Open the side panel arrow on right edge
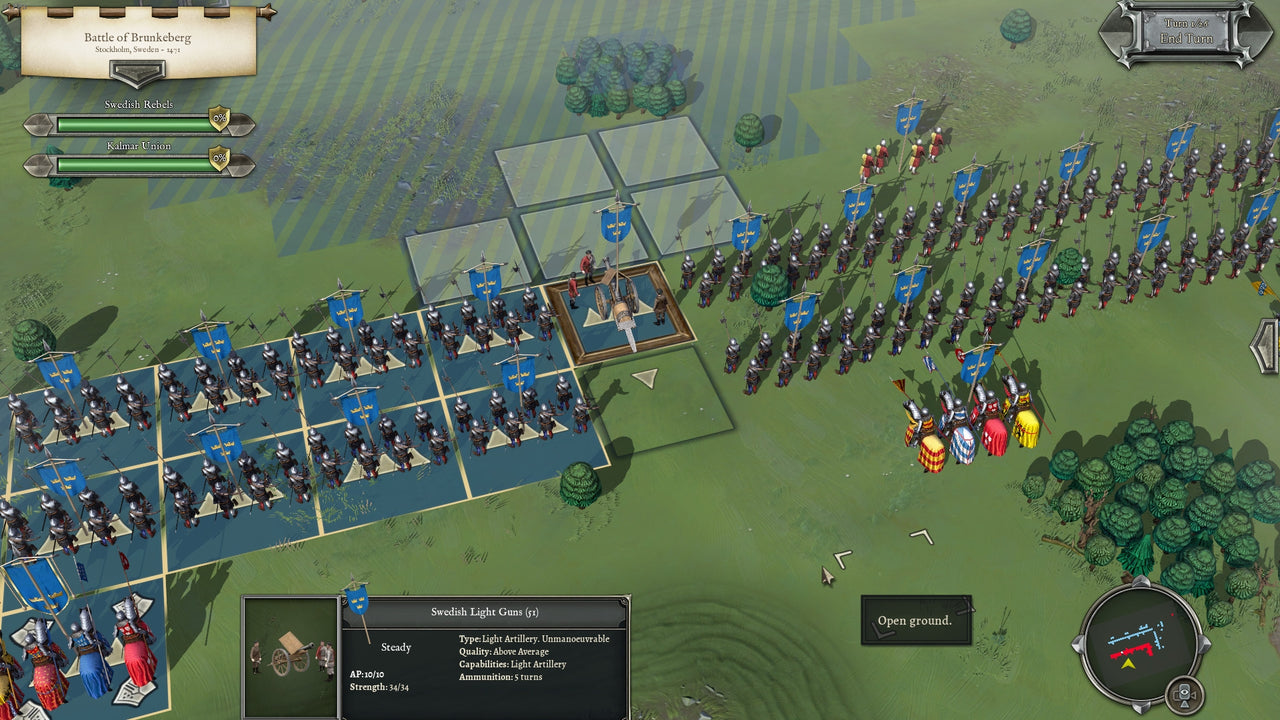 pos(1267,346)
